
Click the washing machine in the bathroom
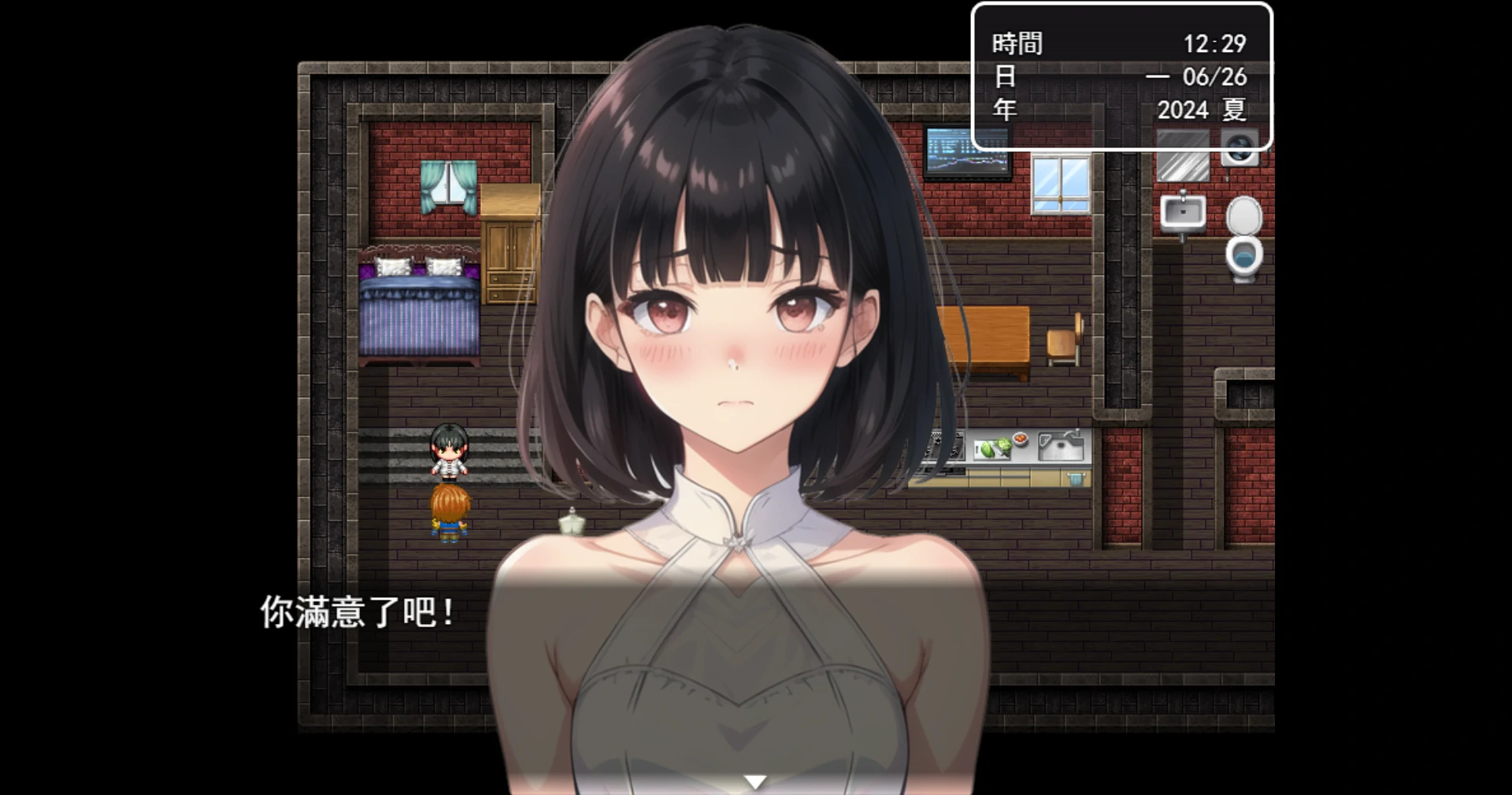tap(1239, 146)
